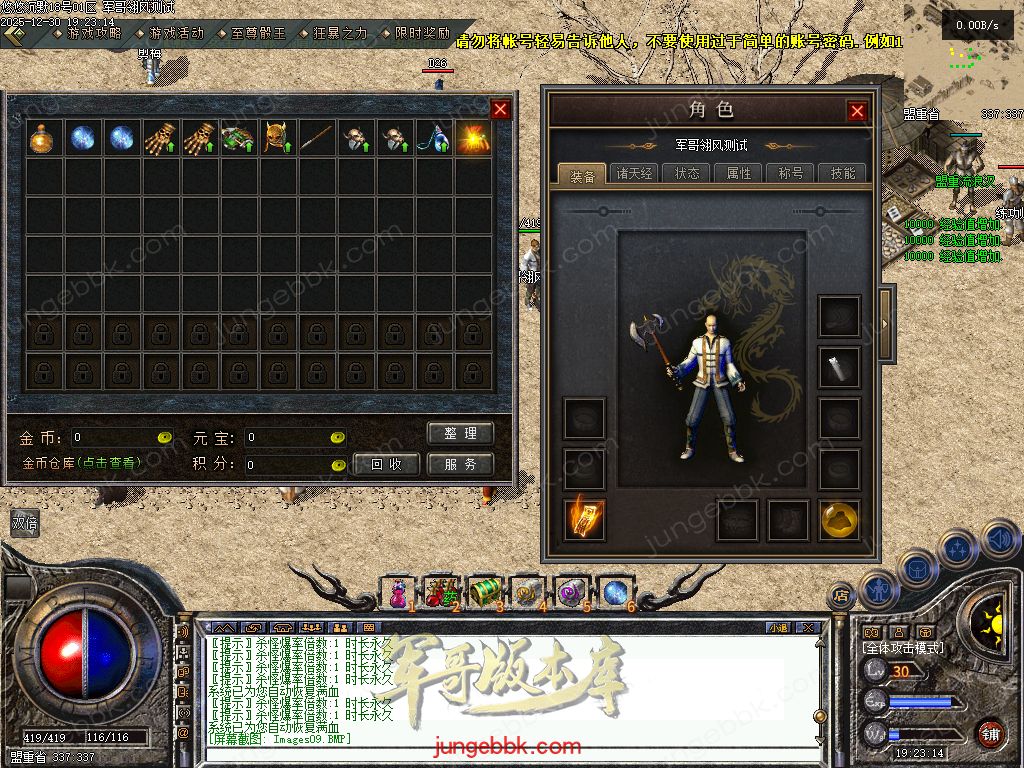The height and width of the screenshot is (768, 1024).
Task: Switch to the 状态 status tab
Action: tap(687, 173)
